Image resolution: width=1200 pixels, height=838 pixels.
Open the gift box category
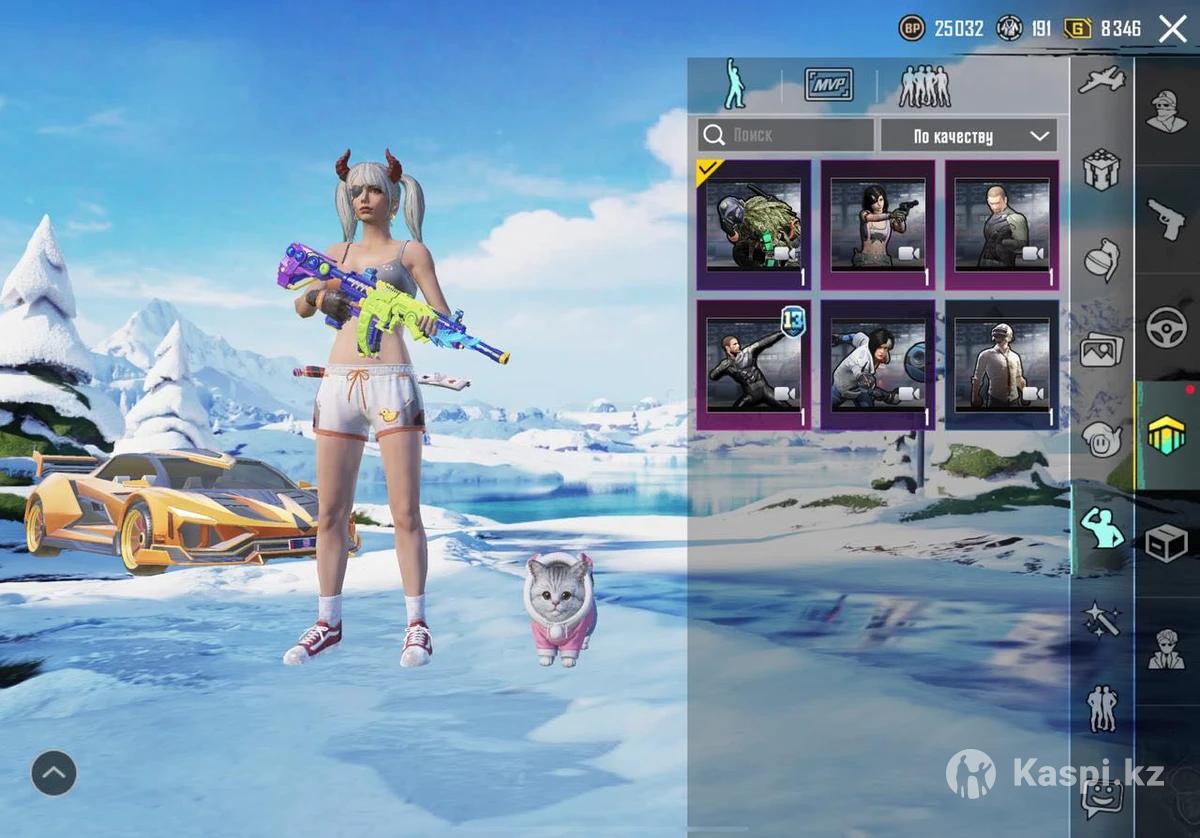pos(1102,170)
